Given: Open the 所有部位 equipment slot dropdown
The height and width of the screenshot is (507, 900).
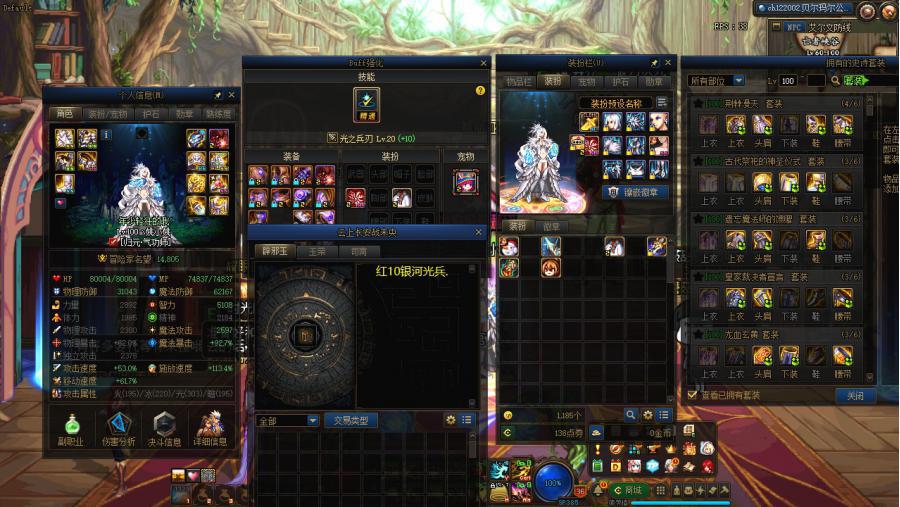Looking at the screenshot, I should [x=717, y=80].
